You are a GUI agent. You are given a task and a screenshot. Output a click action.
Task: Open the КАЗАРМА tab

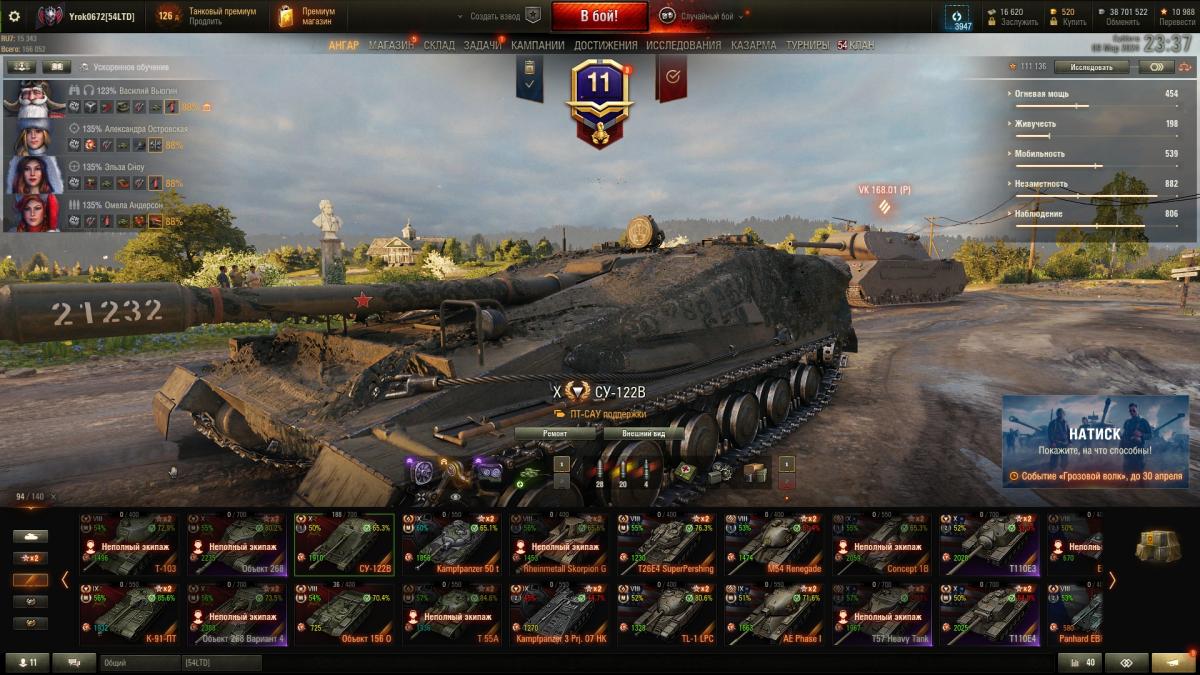753,45
